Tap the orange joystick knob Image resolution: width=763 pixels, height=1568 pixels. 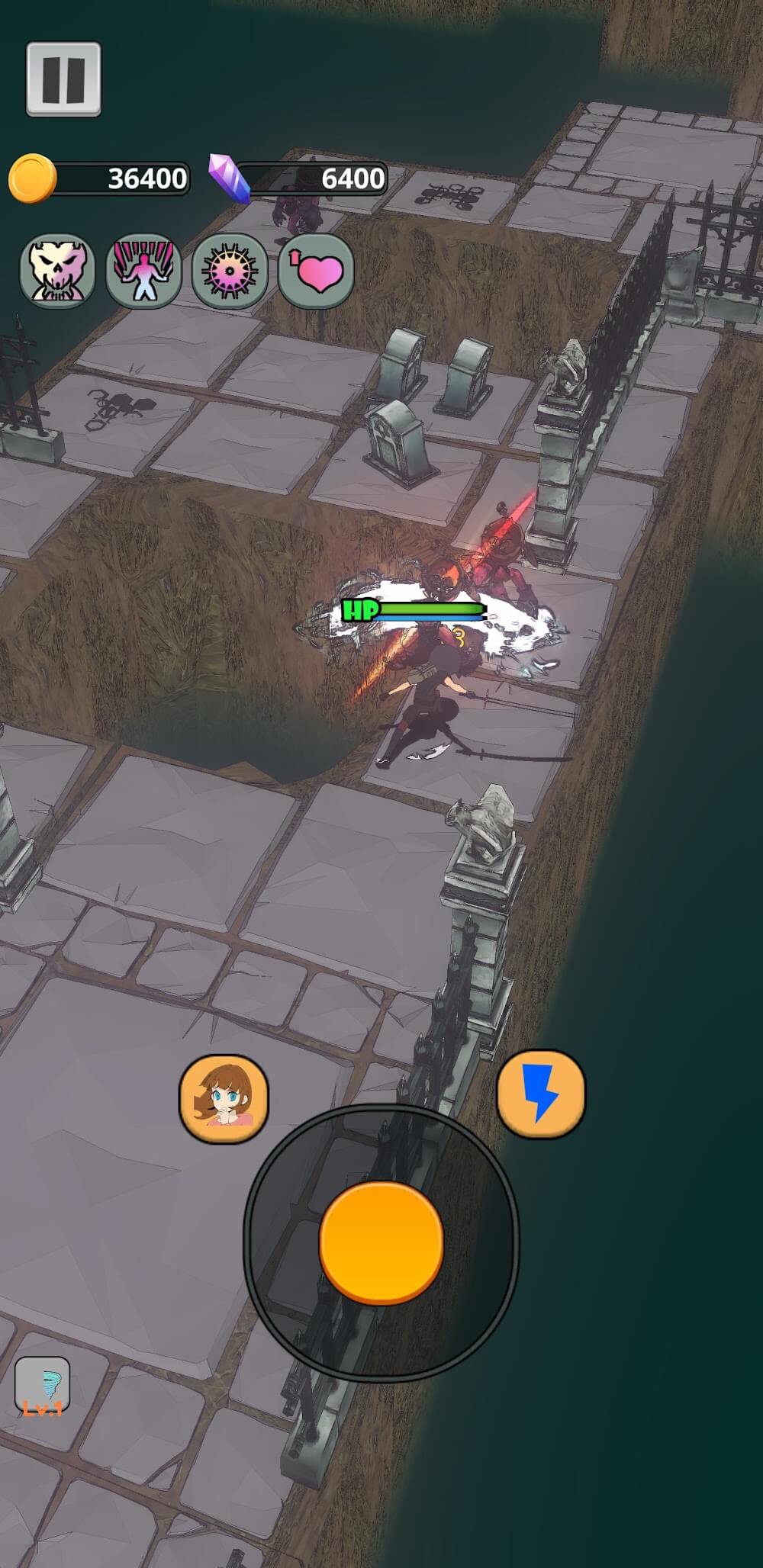pyautogui.click(x=381, y=1242)
